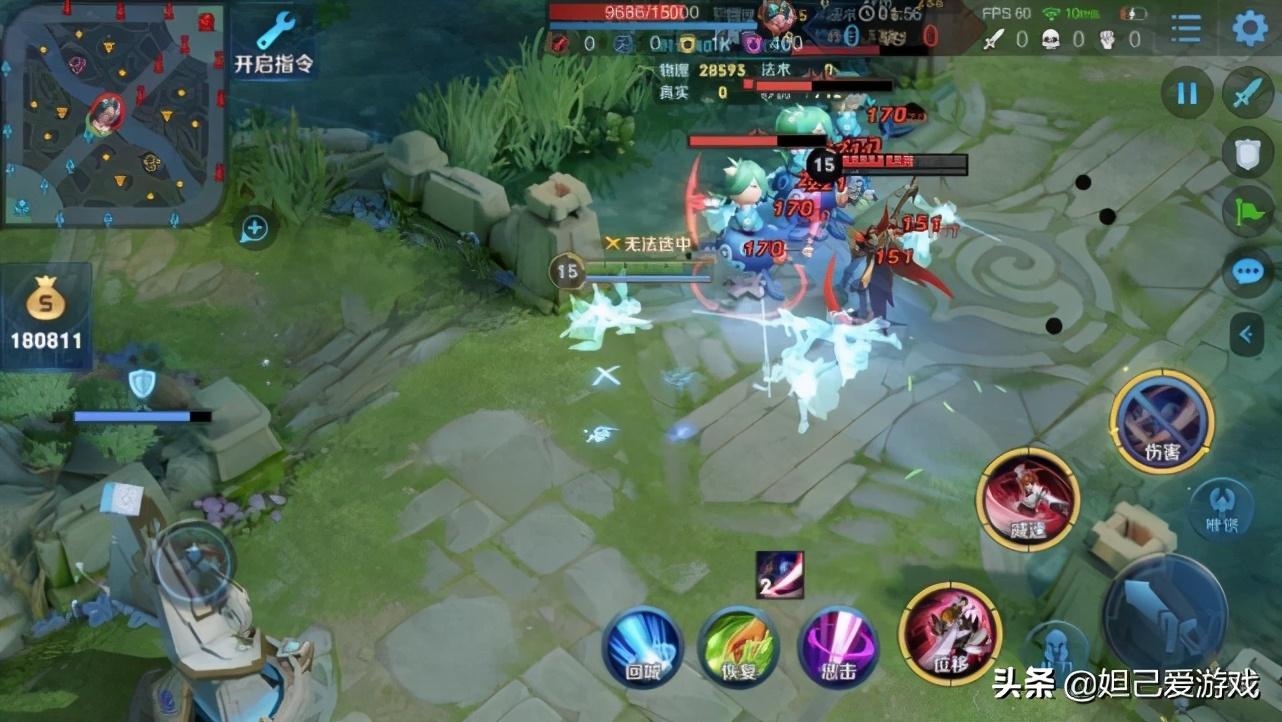This screenshot has width=1282, height=722.
Task: Cast the 回城 recall spell
Action: 642,647
